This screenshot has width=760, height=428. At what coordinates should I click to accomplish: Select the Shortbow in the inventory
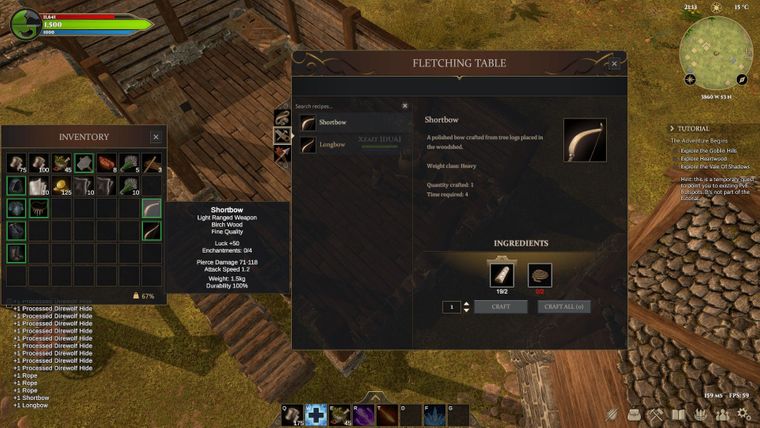click(151, 209)
